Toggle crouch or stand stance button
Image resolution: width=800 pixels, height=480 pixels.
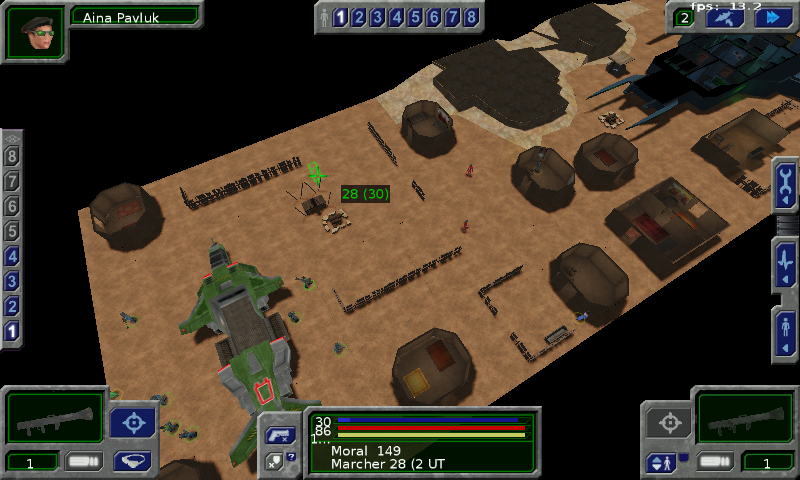[662, 462]
